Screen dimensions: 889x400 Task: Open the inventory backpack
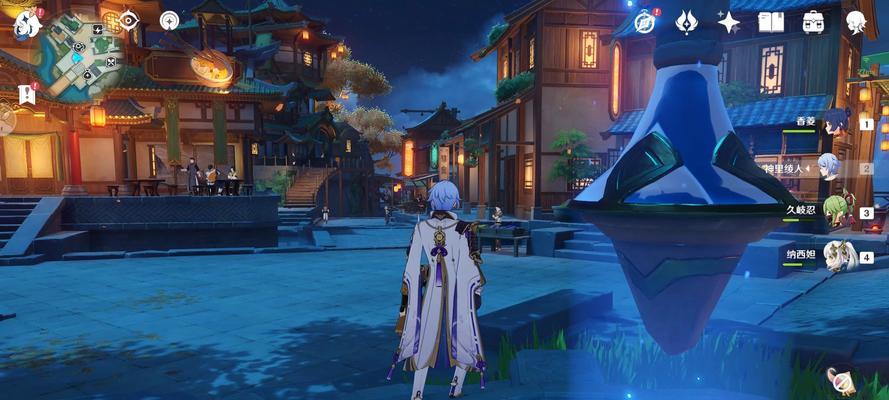[x=813, y=21]
